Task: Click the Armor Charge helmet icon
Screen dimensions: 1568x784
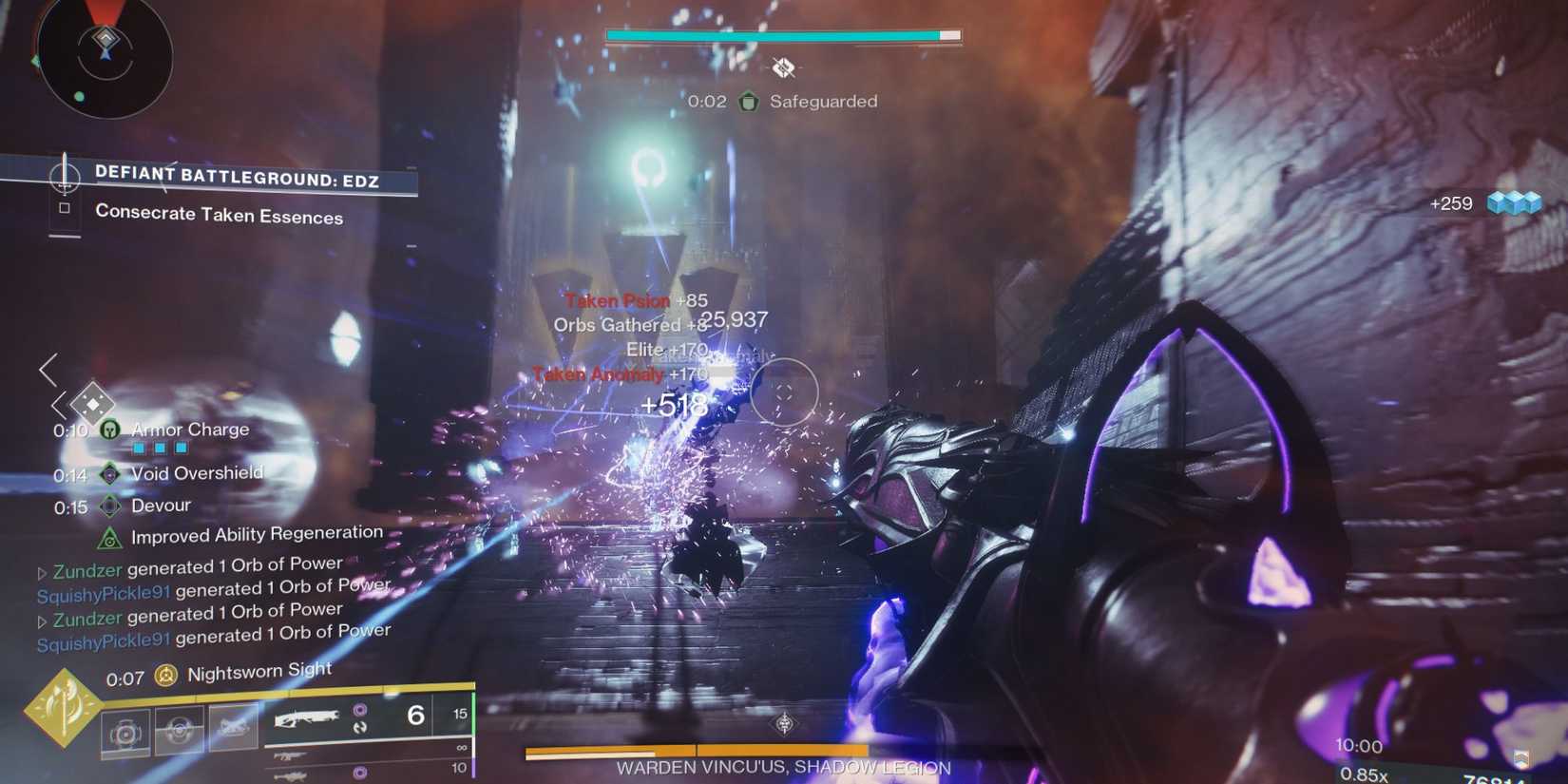Action: click(x=109, y=430)
